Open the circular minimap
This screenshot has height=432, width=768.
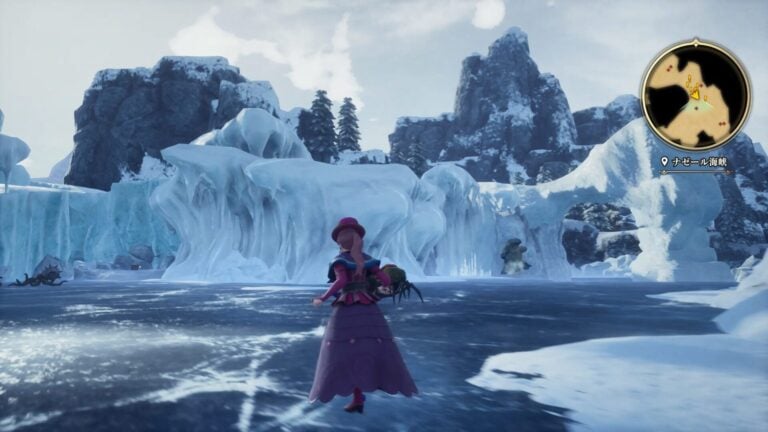(695, 95)
